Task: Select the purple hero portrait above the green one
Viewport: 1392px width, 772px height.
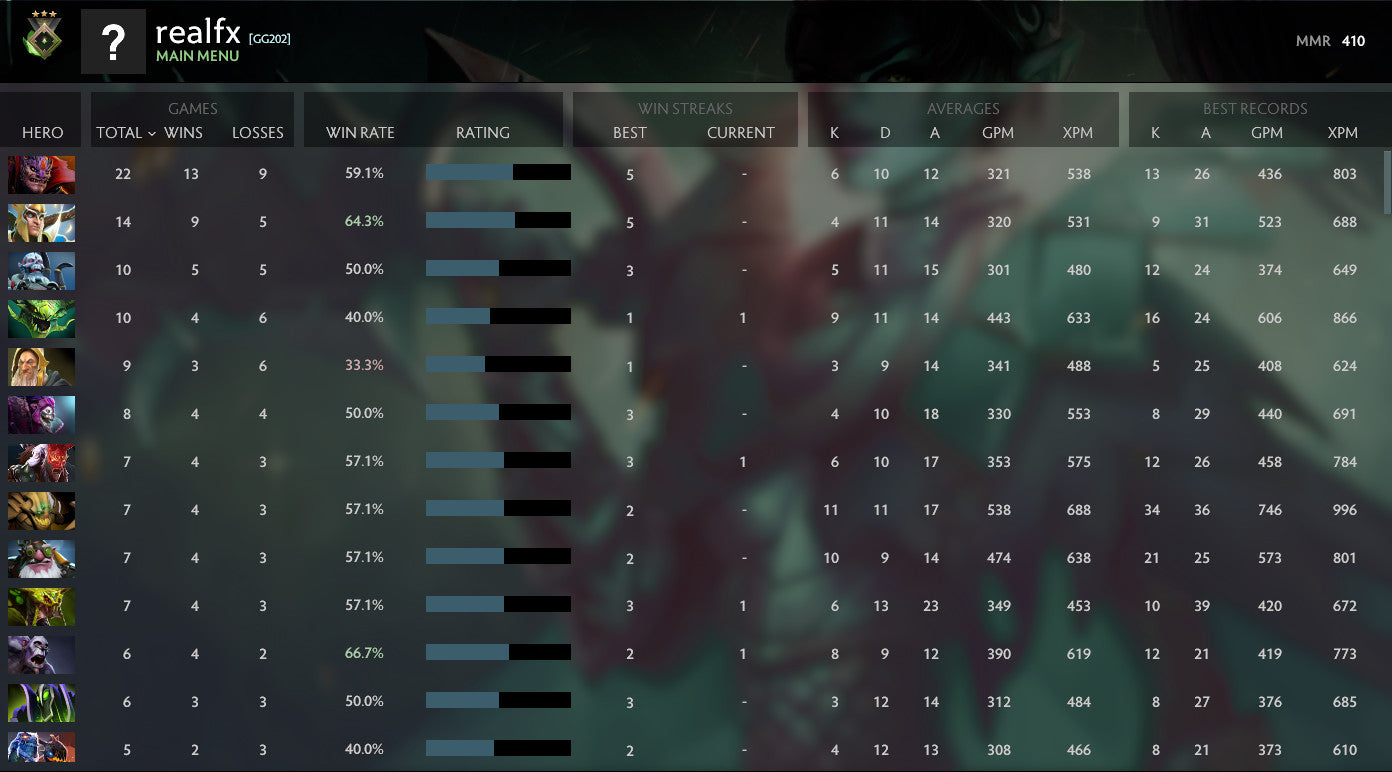Action: coord(41,653)
